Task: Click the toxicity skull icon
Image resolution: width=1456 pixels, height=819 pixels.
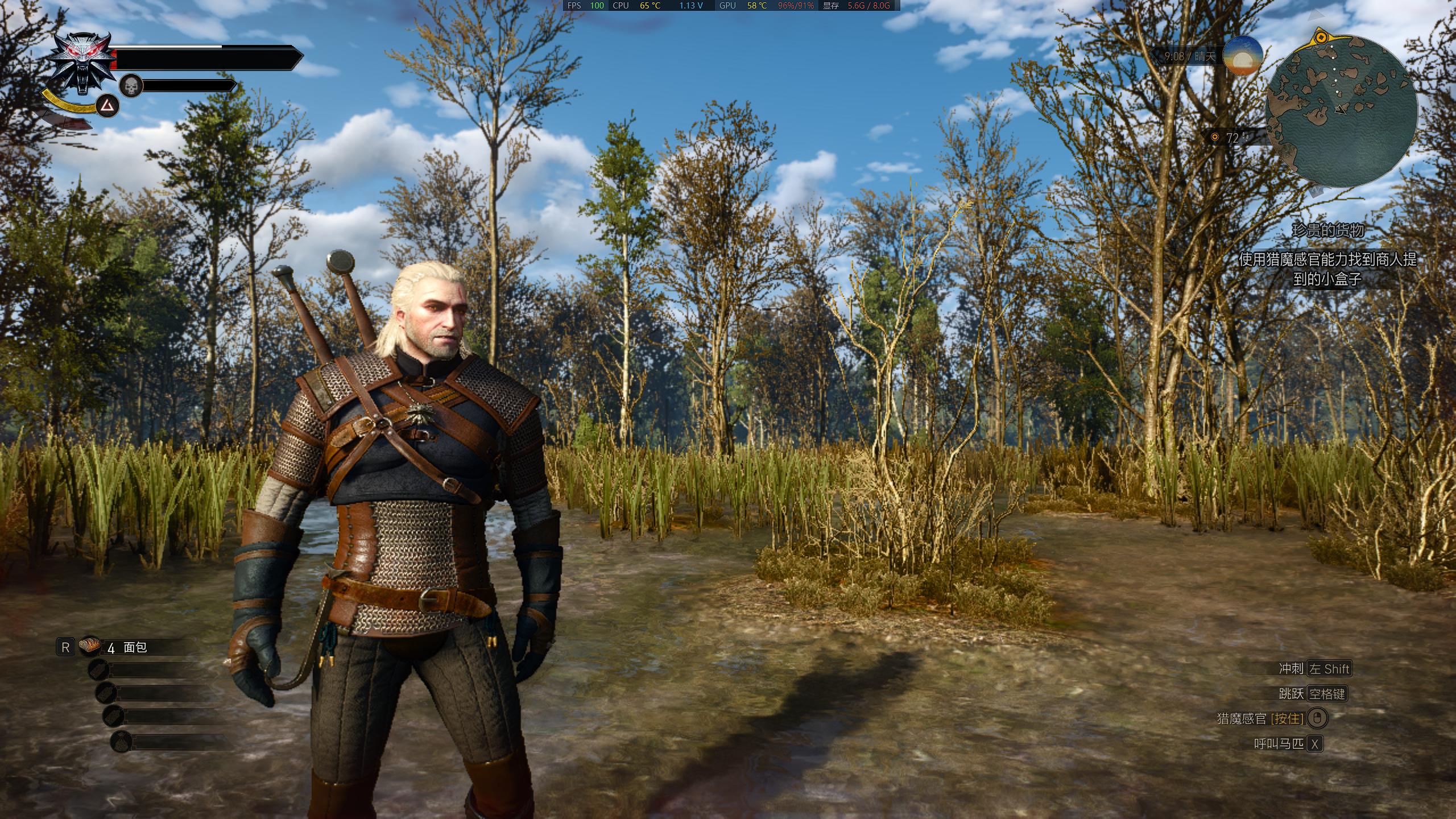Action: (131, 86)
